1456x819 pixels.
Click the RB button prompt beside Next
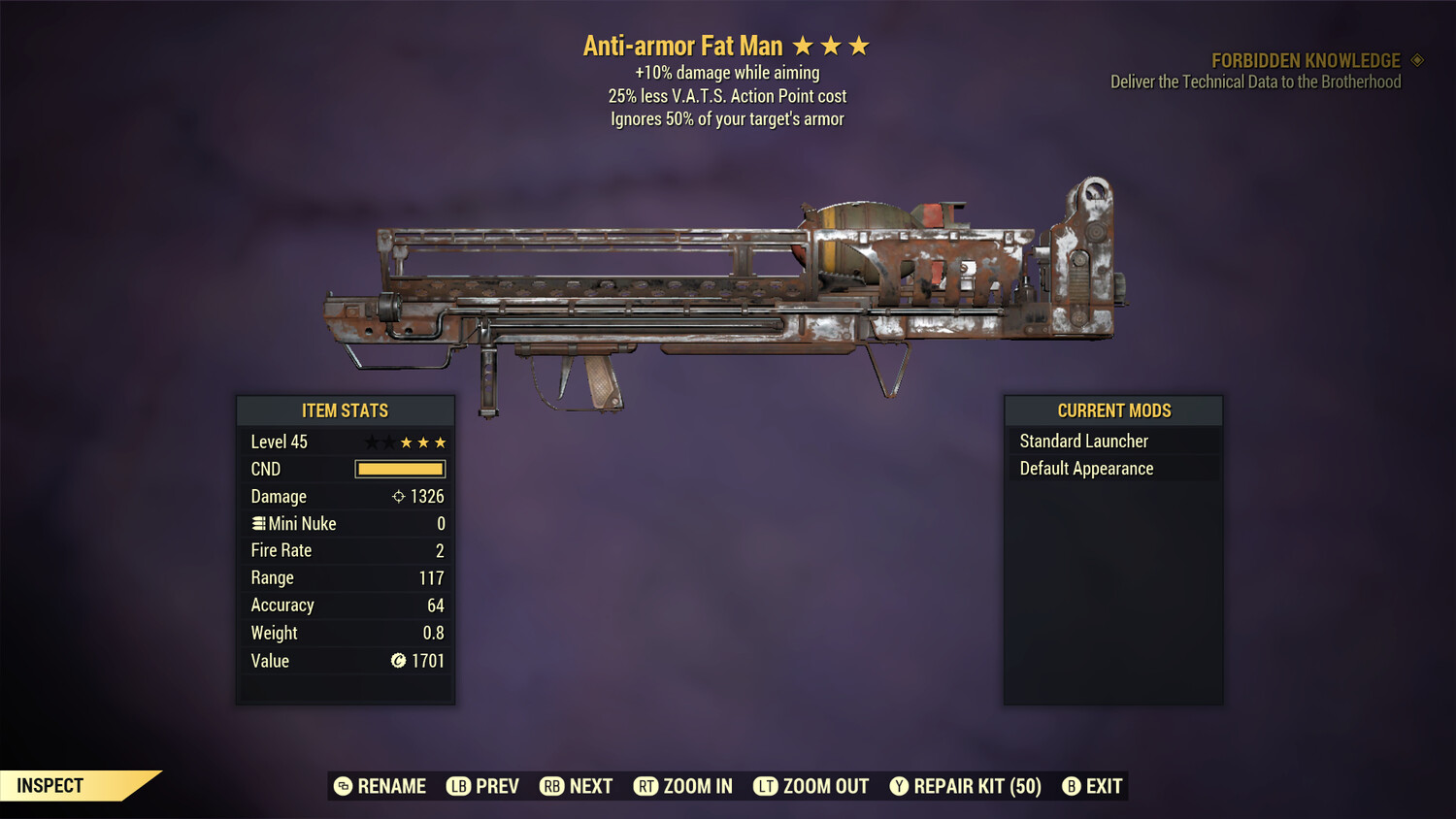(552, 786)
